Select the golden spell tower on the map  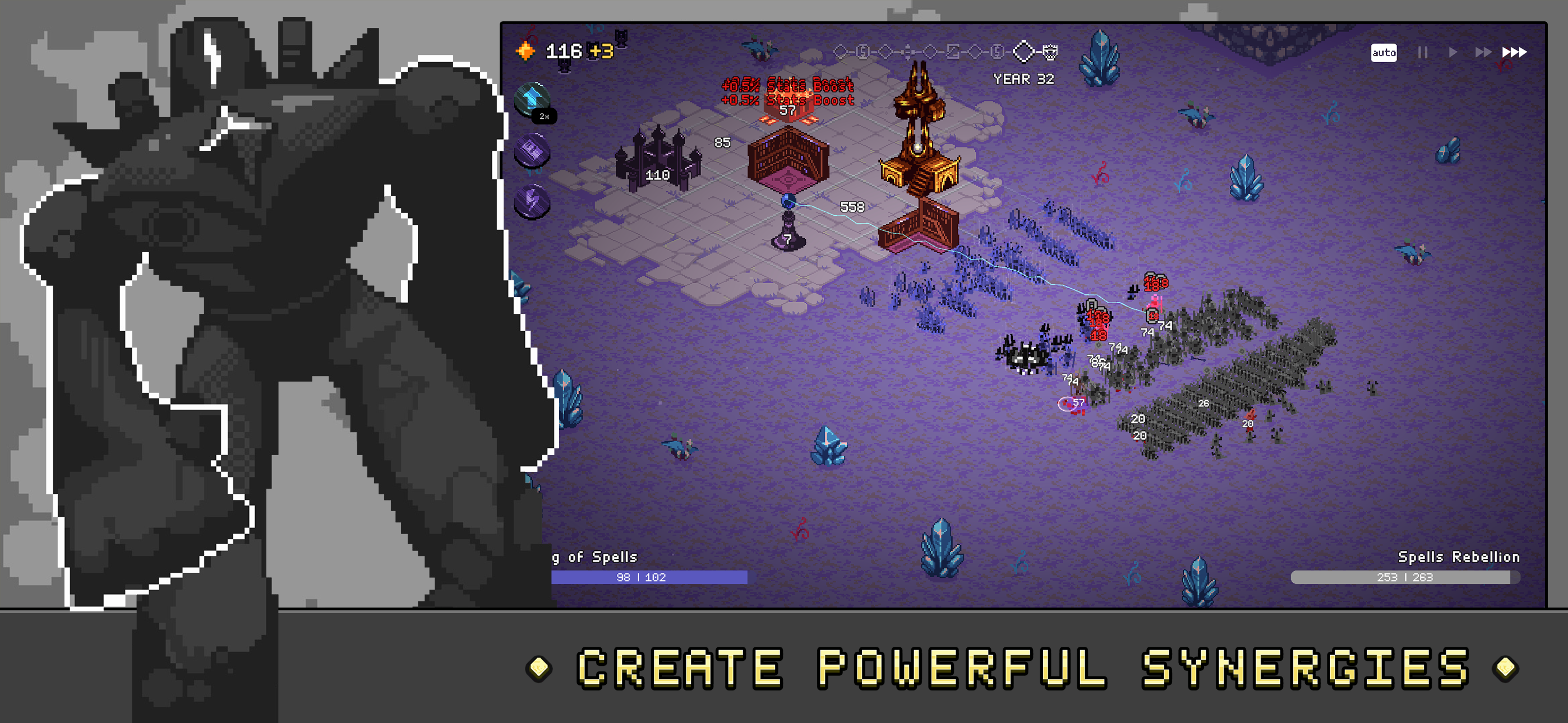(x=919, y=152)
